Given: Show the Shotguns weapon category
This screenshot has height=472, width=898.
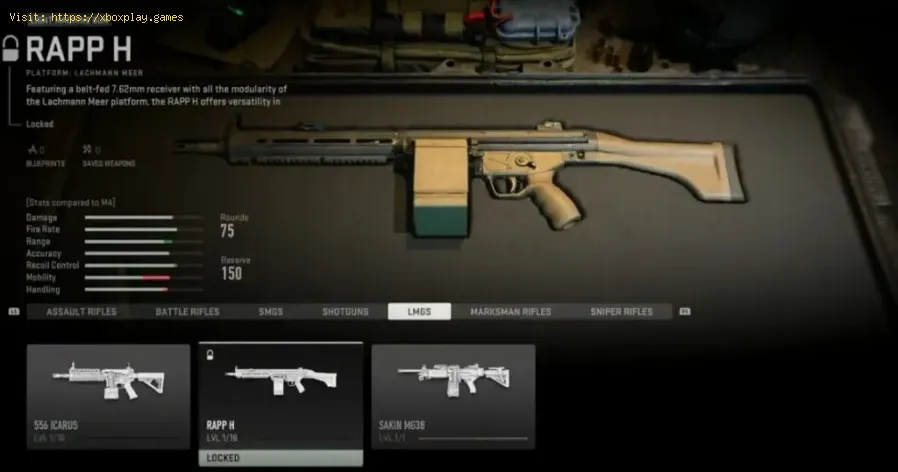Looking at the screenshot, I should 345,312.
